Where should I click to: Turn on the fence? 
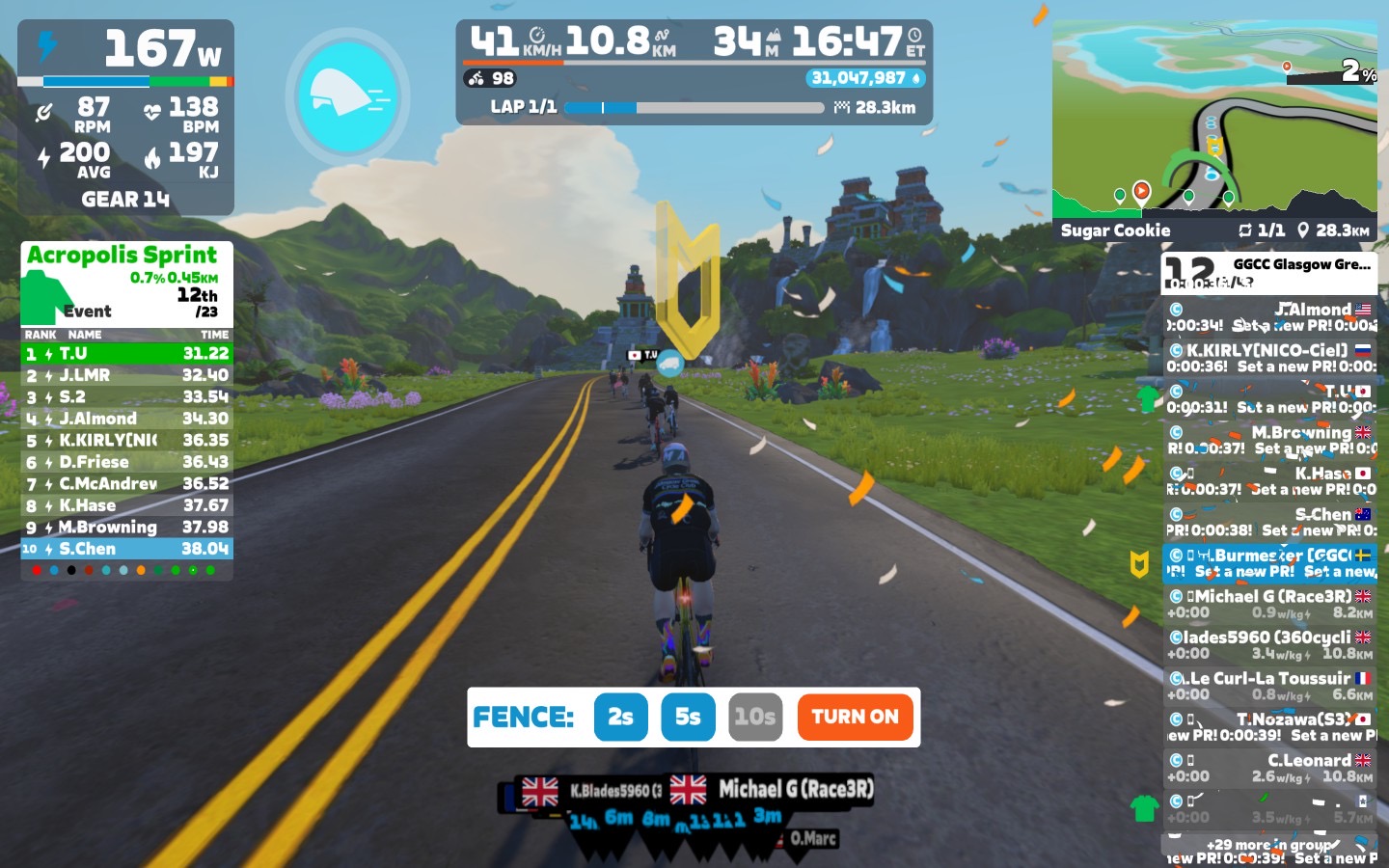tap(855, 717)
